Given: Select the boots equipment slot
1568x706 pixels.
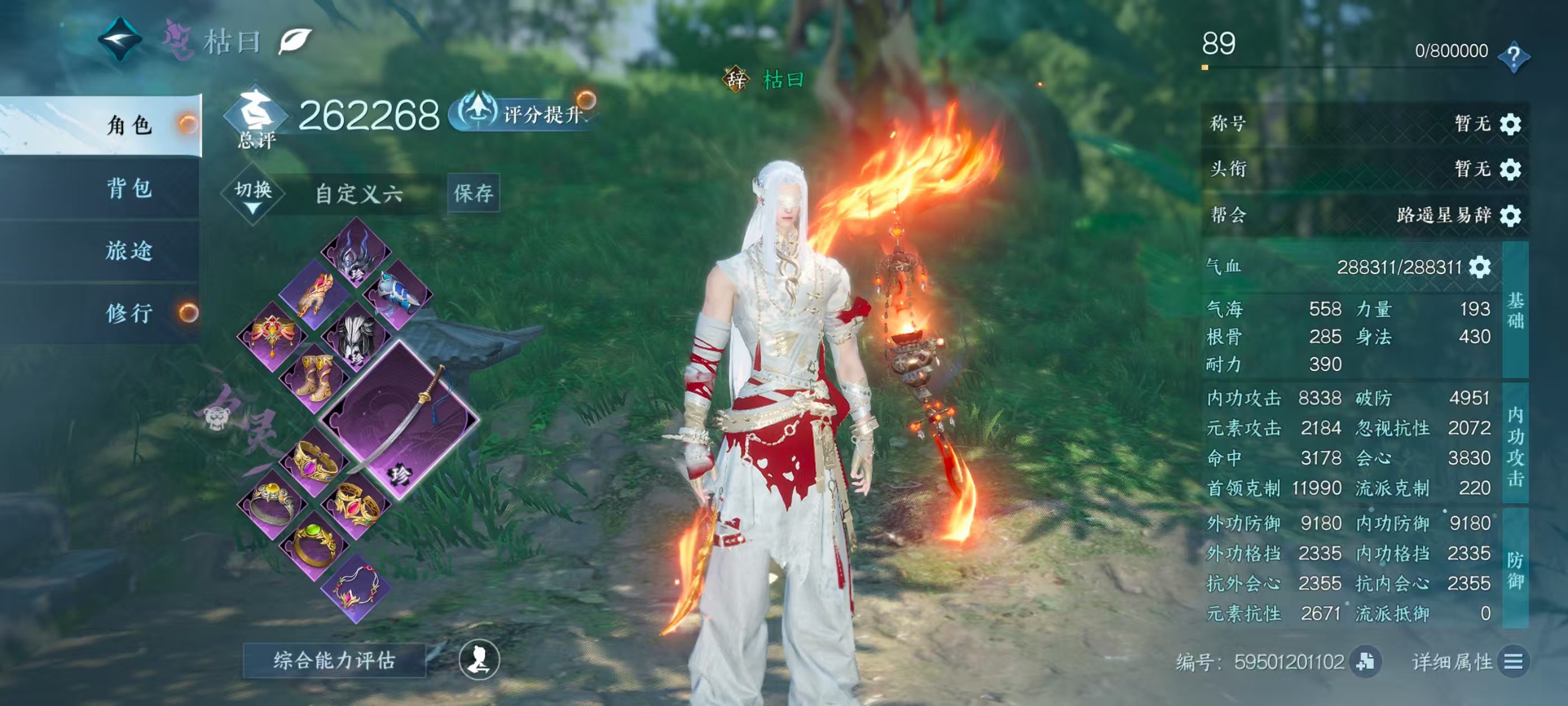Looking at the screenshot, I should (314, 378).
